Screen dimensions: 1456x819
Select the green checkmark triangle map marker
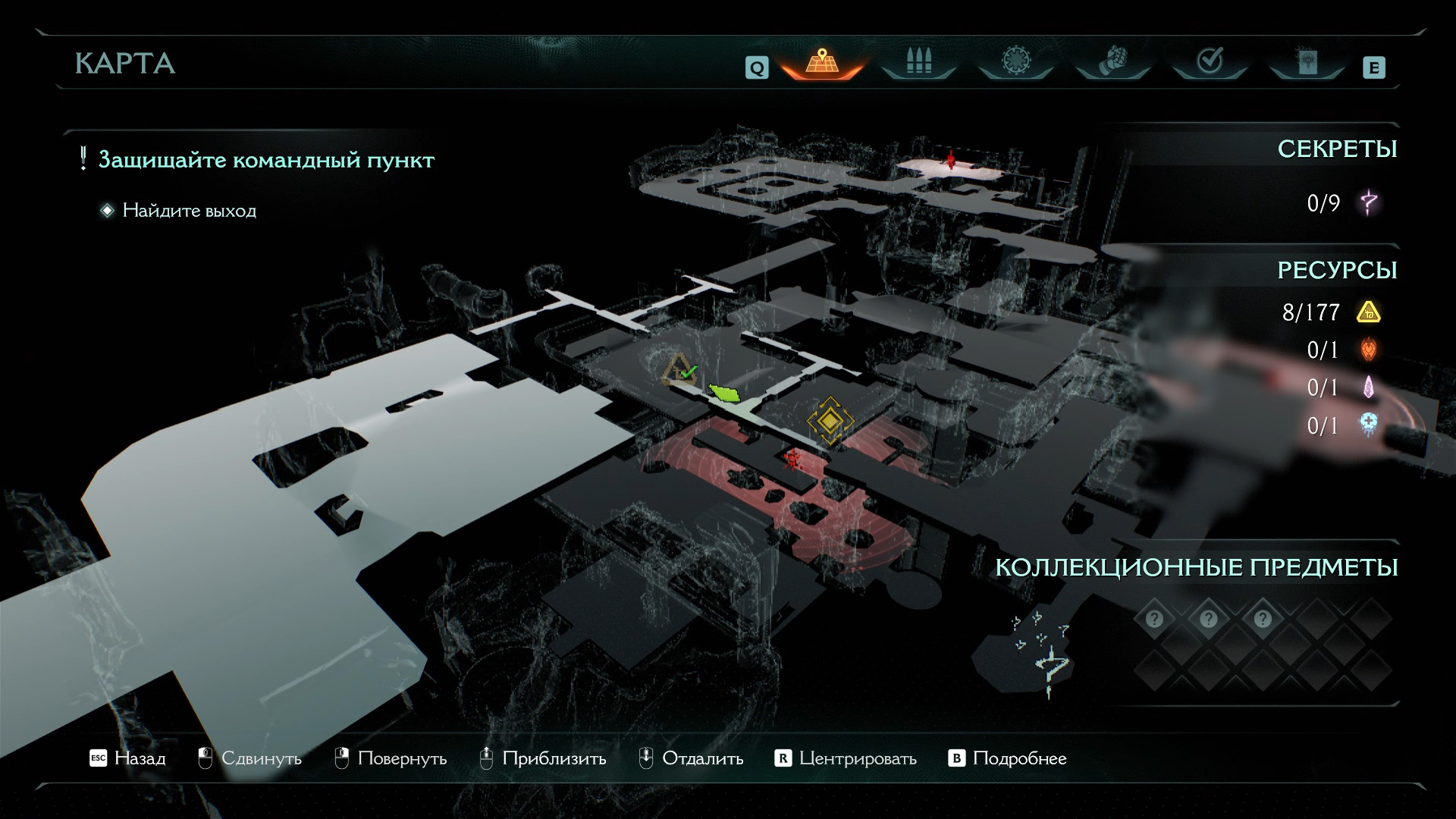(680, 371)
